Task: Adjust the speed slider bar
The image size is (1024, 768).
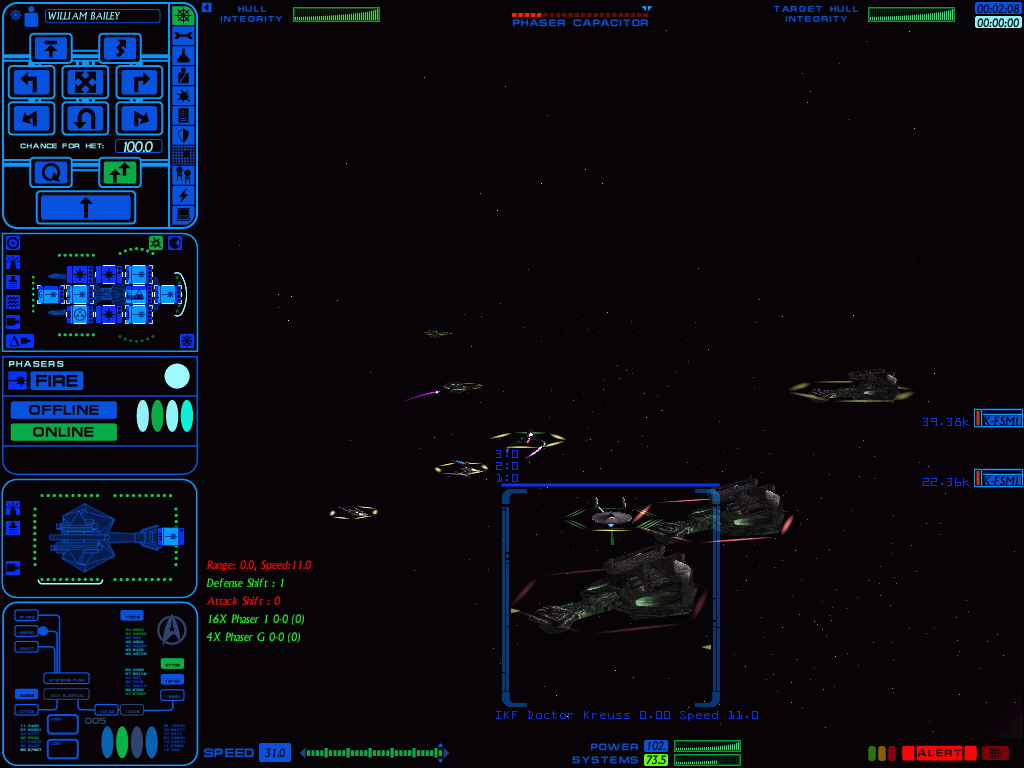Action: (x=374, y=753)
